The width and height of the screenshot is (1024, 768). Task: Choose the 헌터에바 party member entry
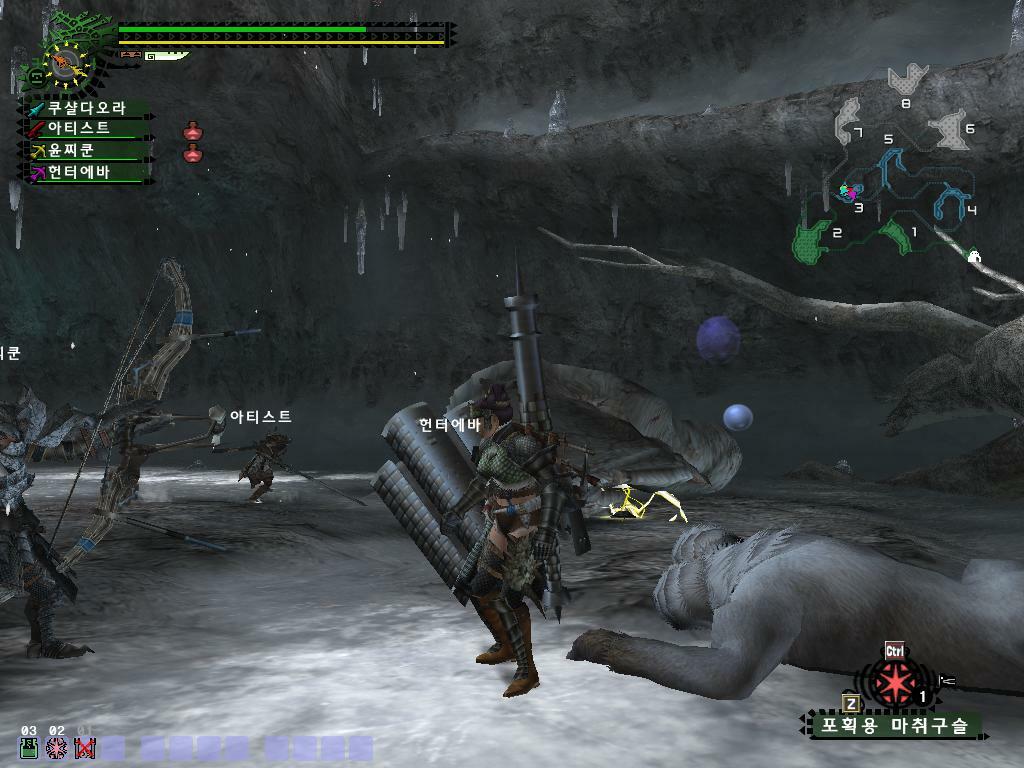[x=80, y=172]
